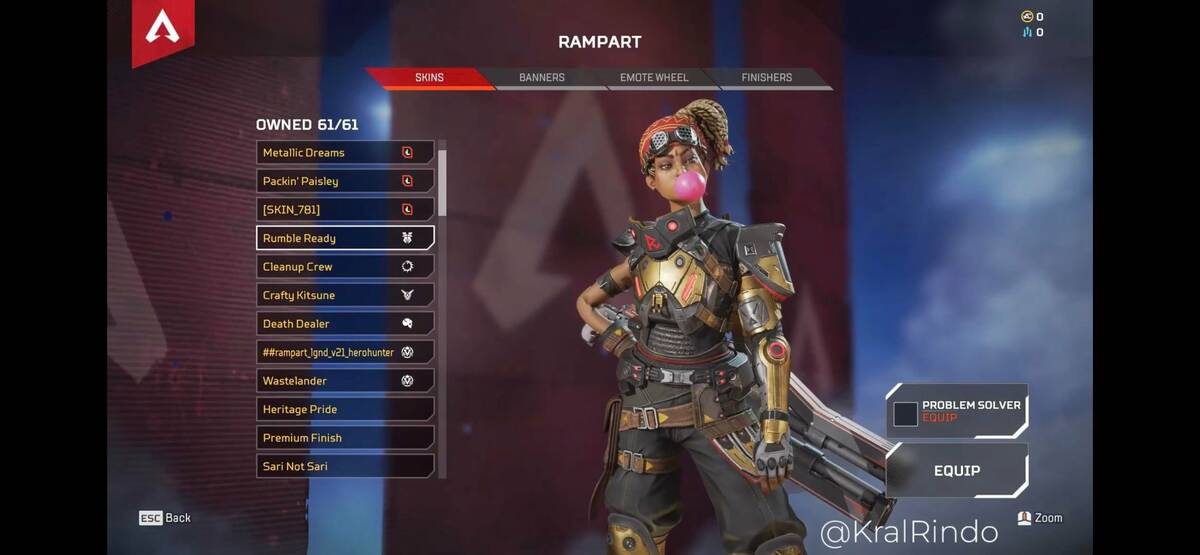Open the Banners tab
Screen dimensions: 1200x555
point(541,78)
